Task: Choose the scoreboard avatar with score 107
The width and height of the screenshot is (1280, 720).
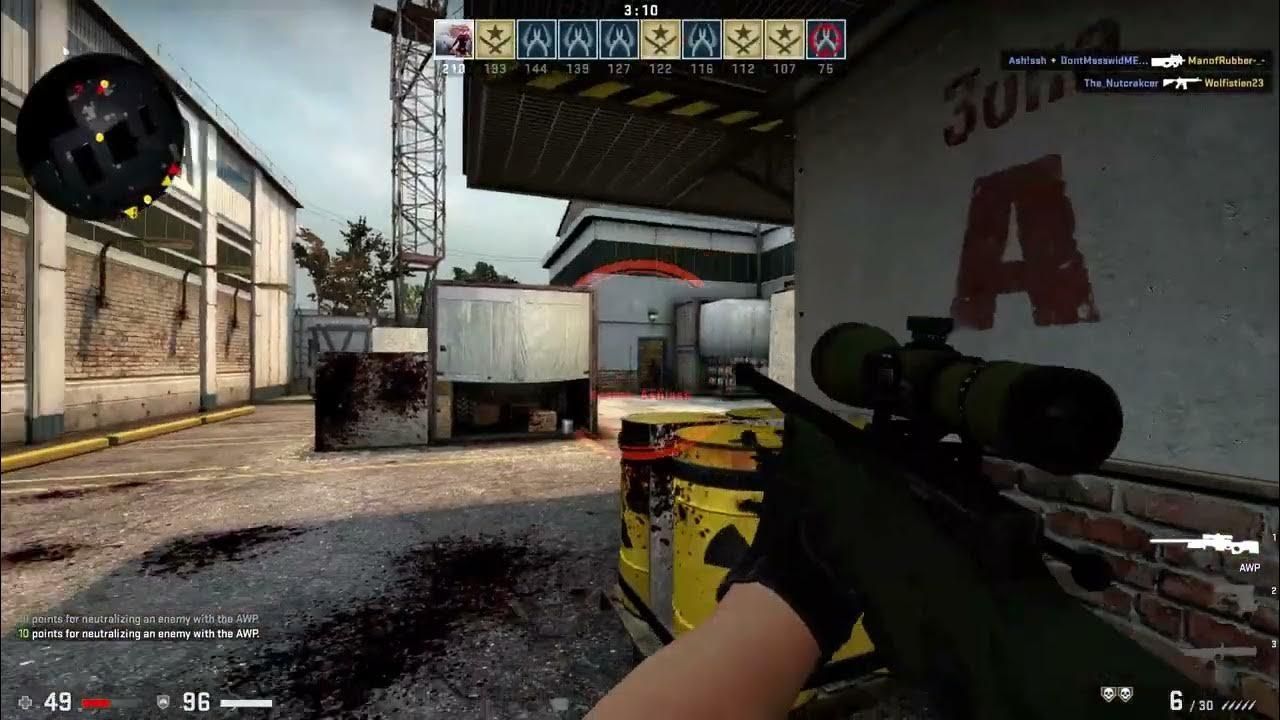Action: (784, 39)
